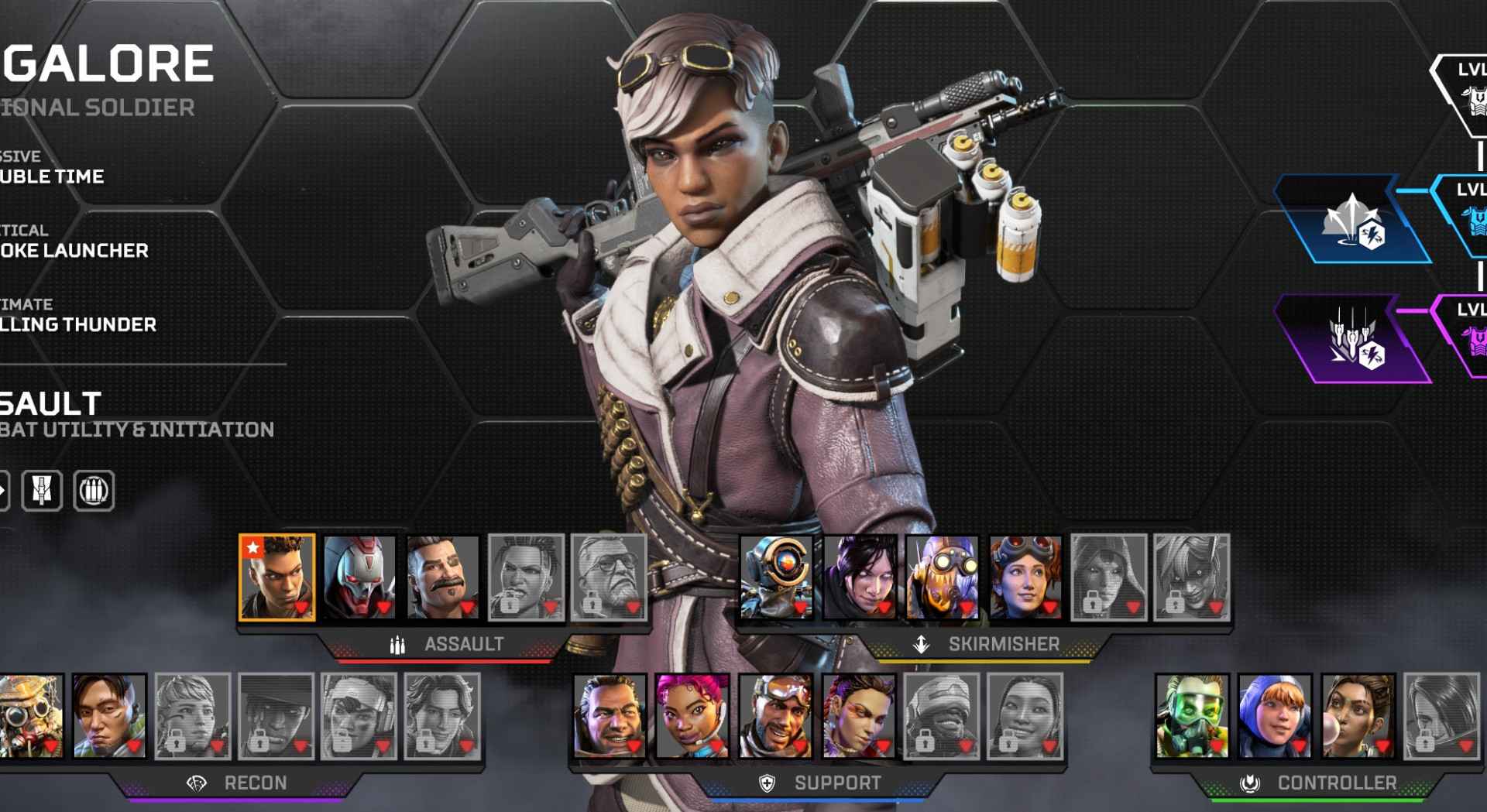Choose Mirage from the Support legends
1487x812 pixels.
(x=775, y=716)
